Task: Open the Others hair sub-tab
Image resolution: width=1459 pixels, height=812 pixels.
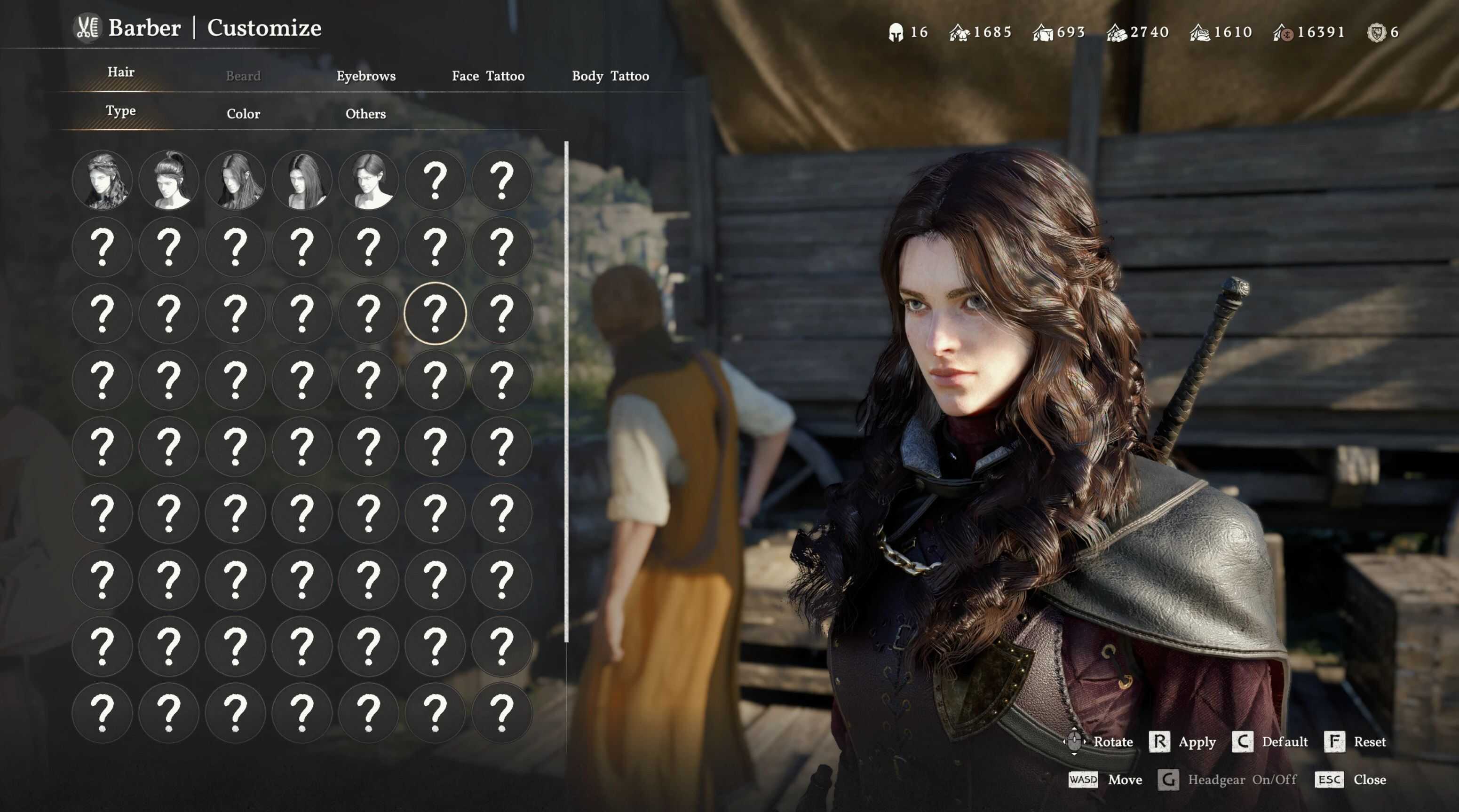Action: click(x=365, y=114)
